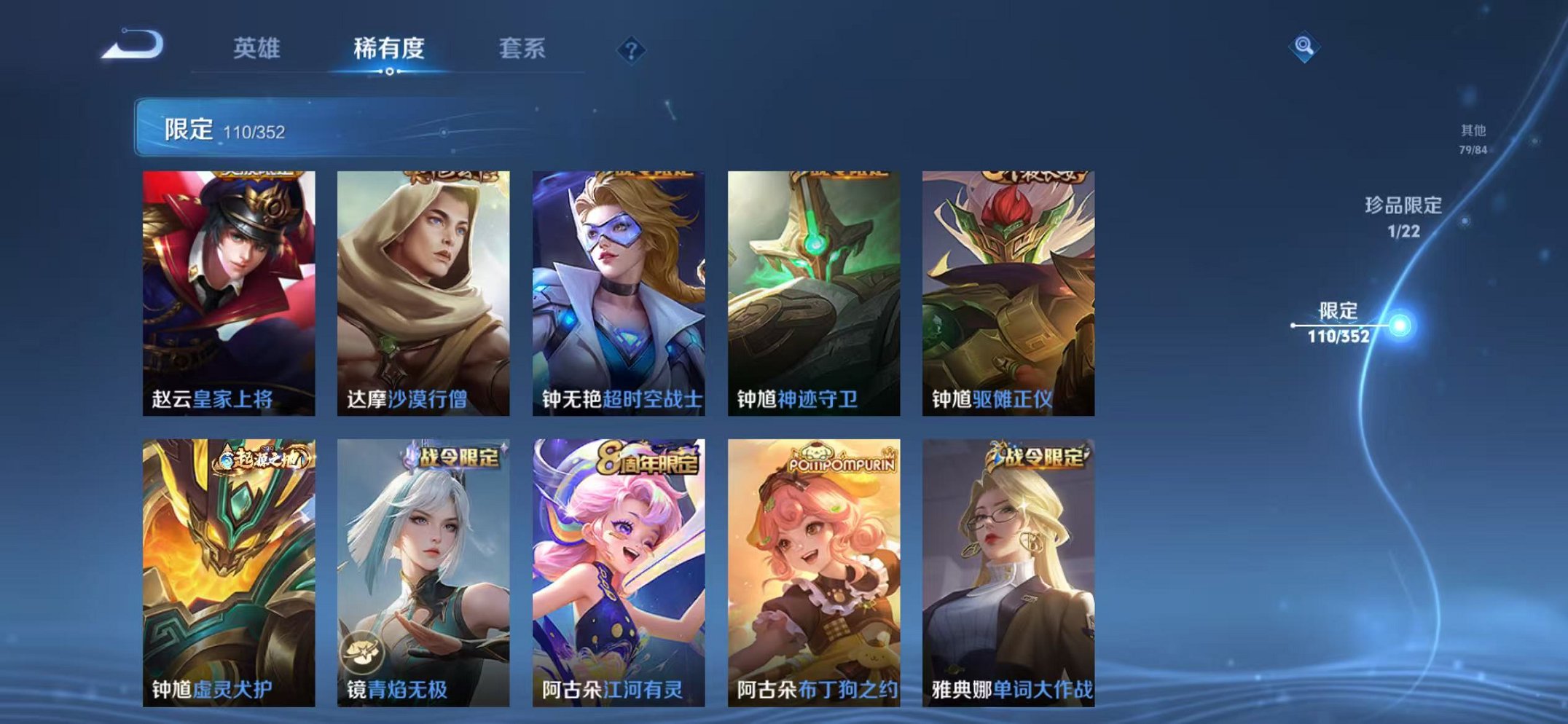Switch to the 英雄 tab
The image size is (1568, 724).
point(258,45)
